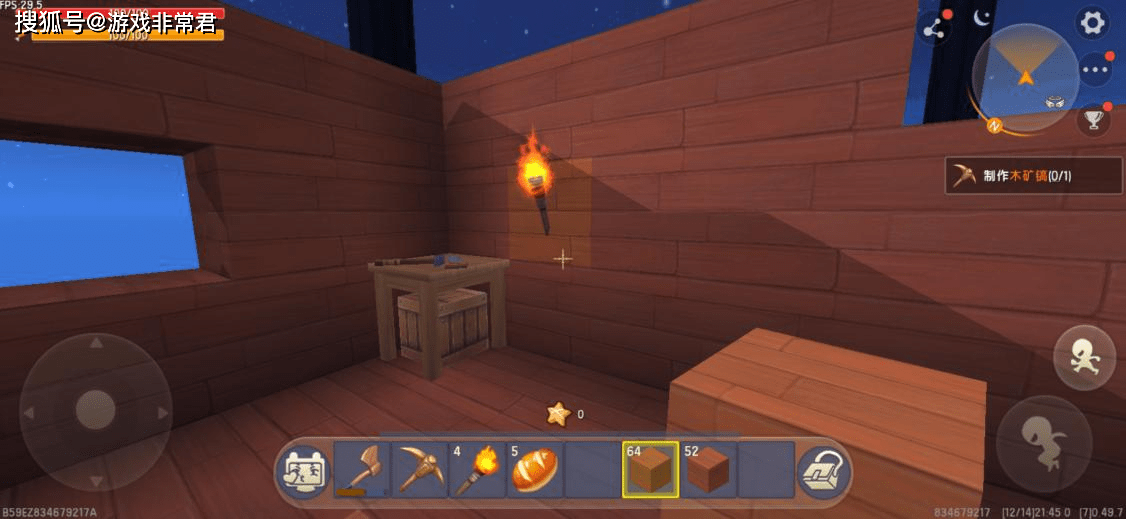1126x519 pixels.
Task: Tap the small character action button above jump
Action: pos(1084,357)
